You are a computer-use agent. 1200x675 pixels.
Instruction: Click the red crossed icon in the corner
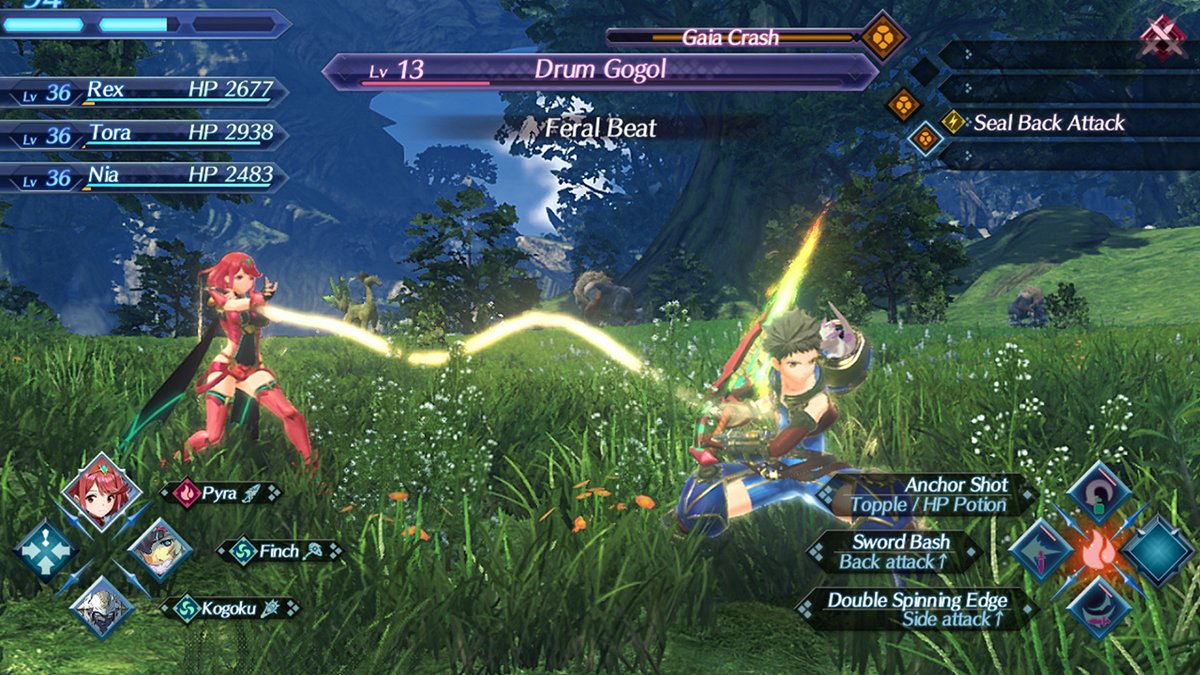tap(1162, 39)
